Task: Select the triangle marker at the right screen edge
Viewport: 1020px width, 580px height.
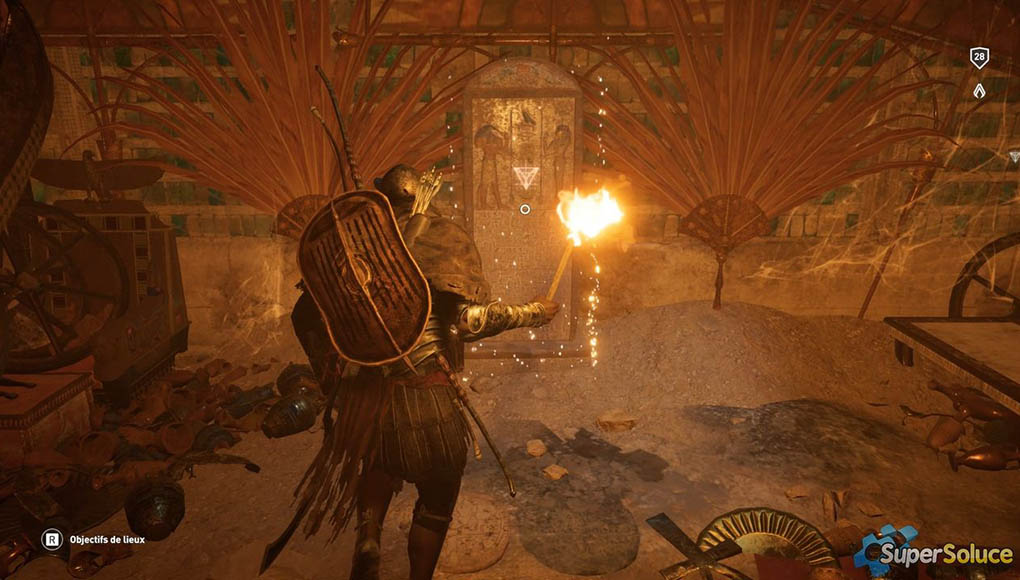Action: pos(1014,156)
